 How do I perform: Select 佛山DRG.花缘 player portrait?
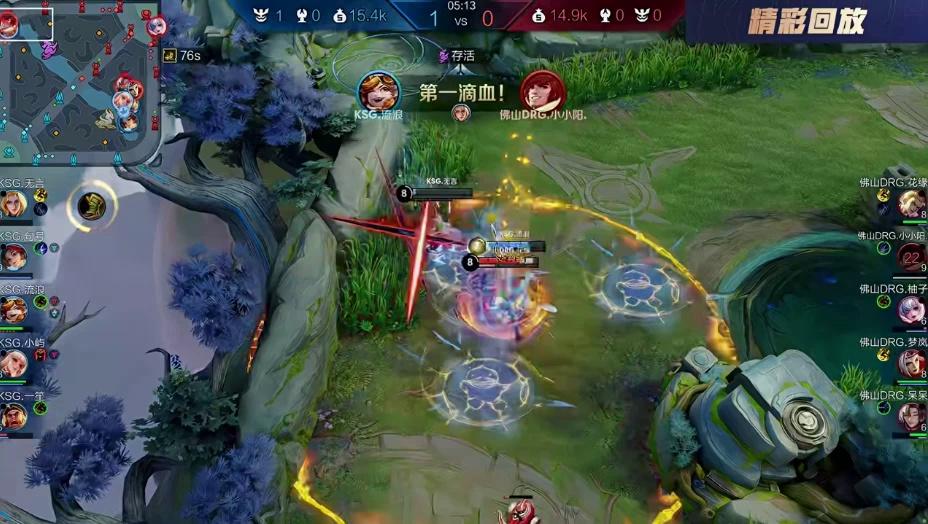pyautogui.click(x=911, y=203)
